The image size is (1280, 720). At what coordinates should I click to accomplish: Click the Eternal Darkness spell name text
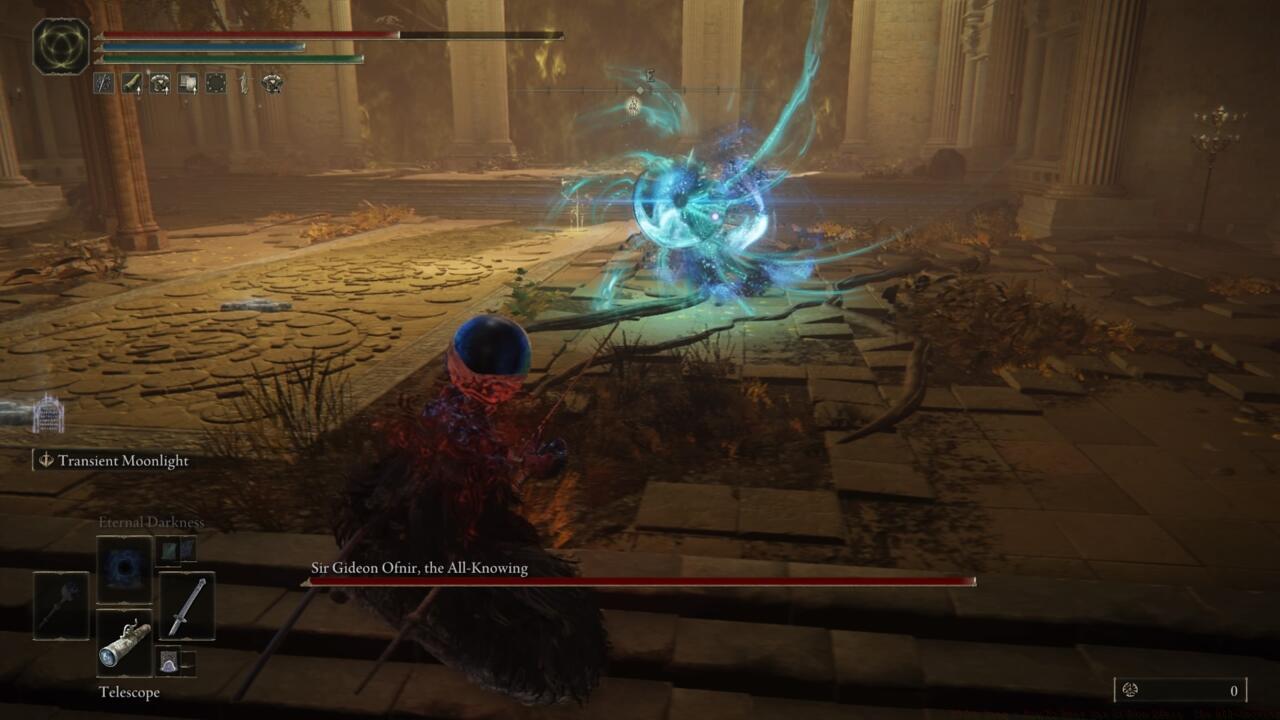pos(150,521)
